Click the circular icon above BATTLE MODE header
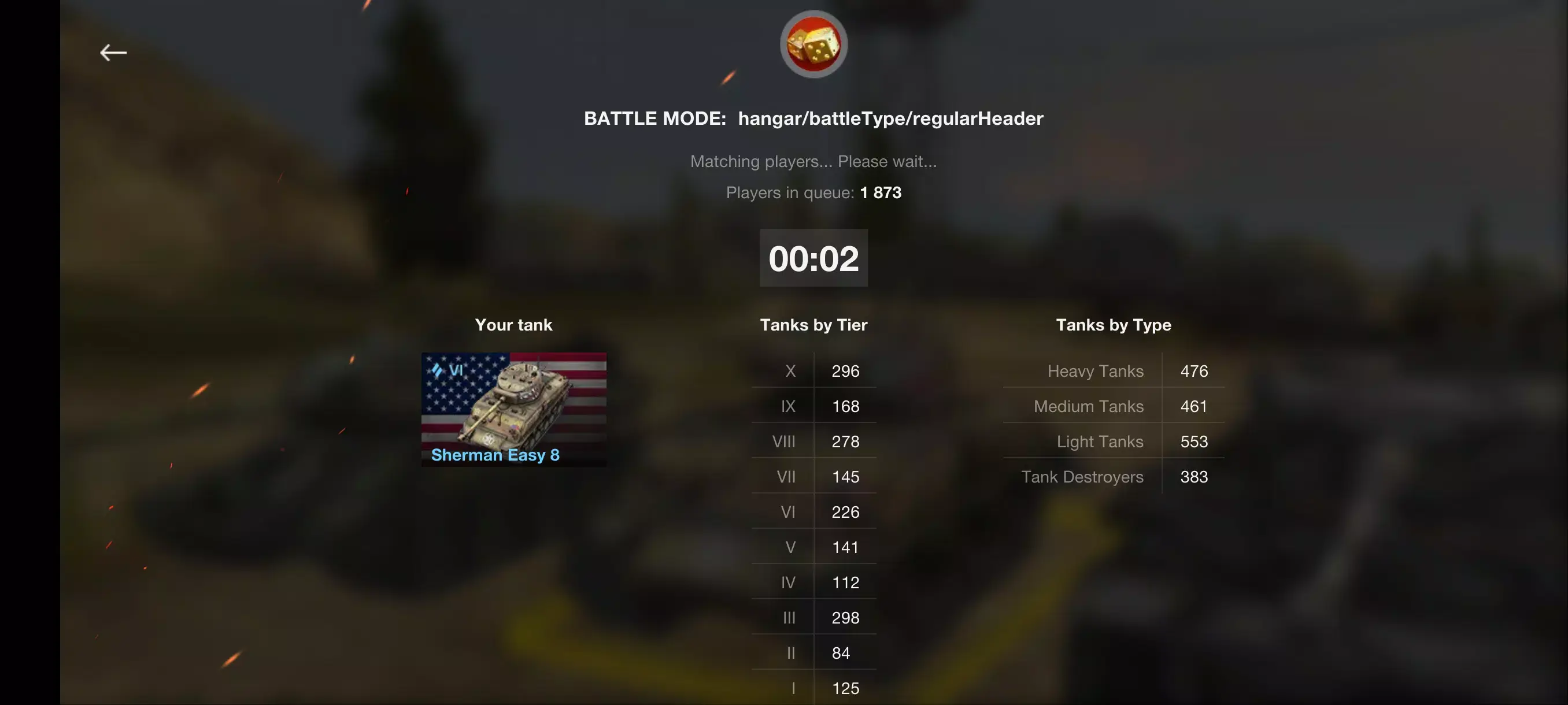 pos(813,43)
